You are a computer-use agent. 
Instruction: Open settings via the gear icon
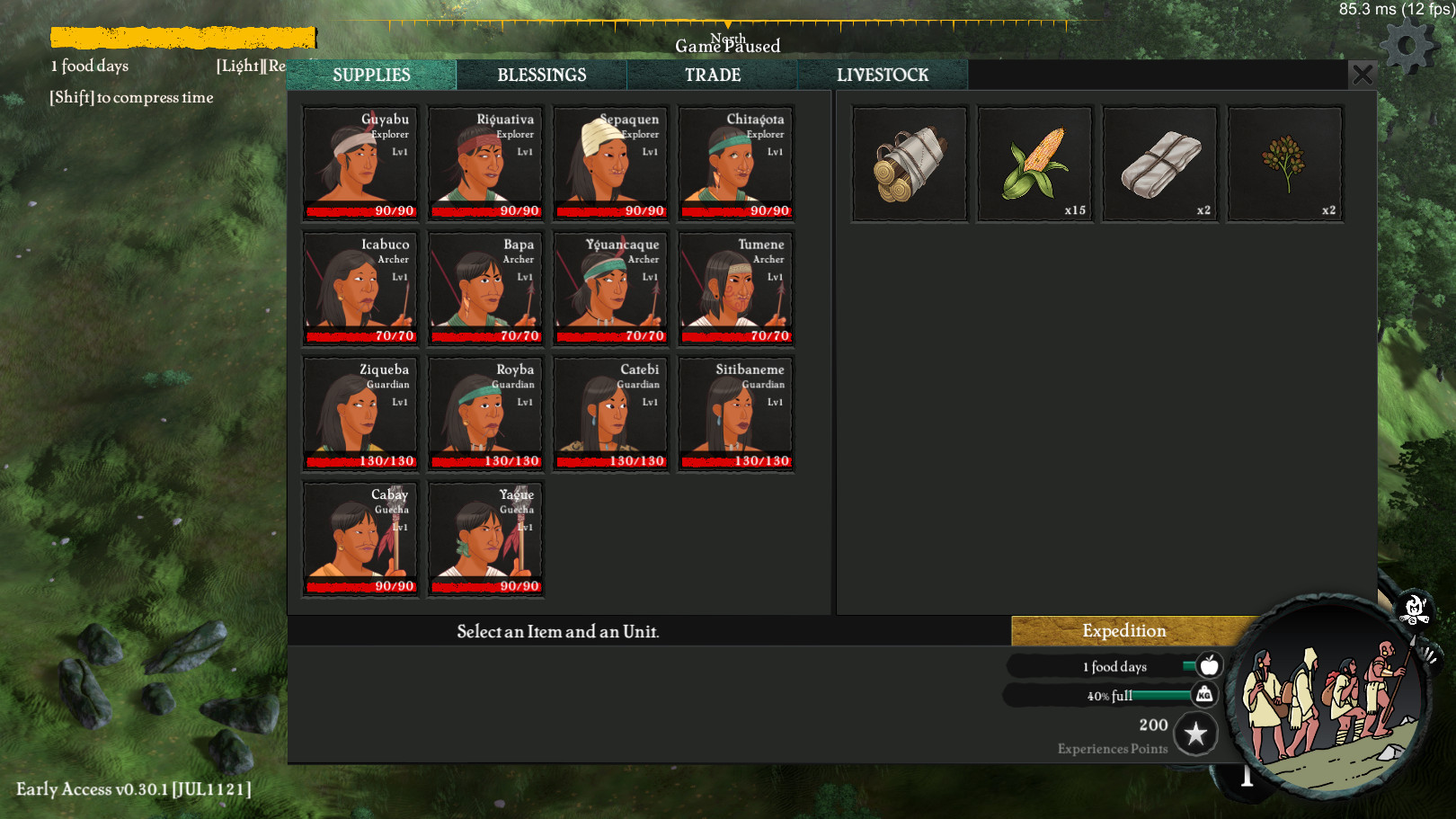coord(1407,46)
